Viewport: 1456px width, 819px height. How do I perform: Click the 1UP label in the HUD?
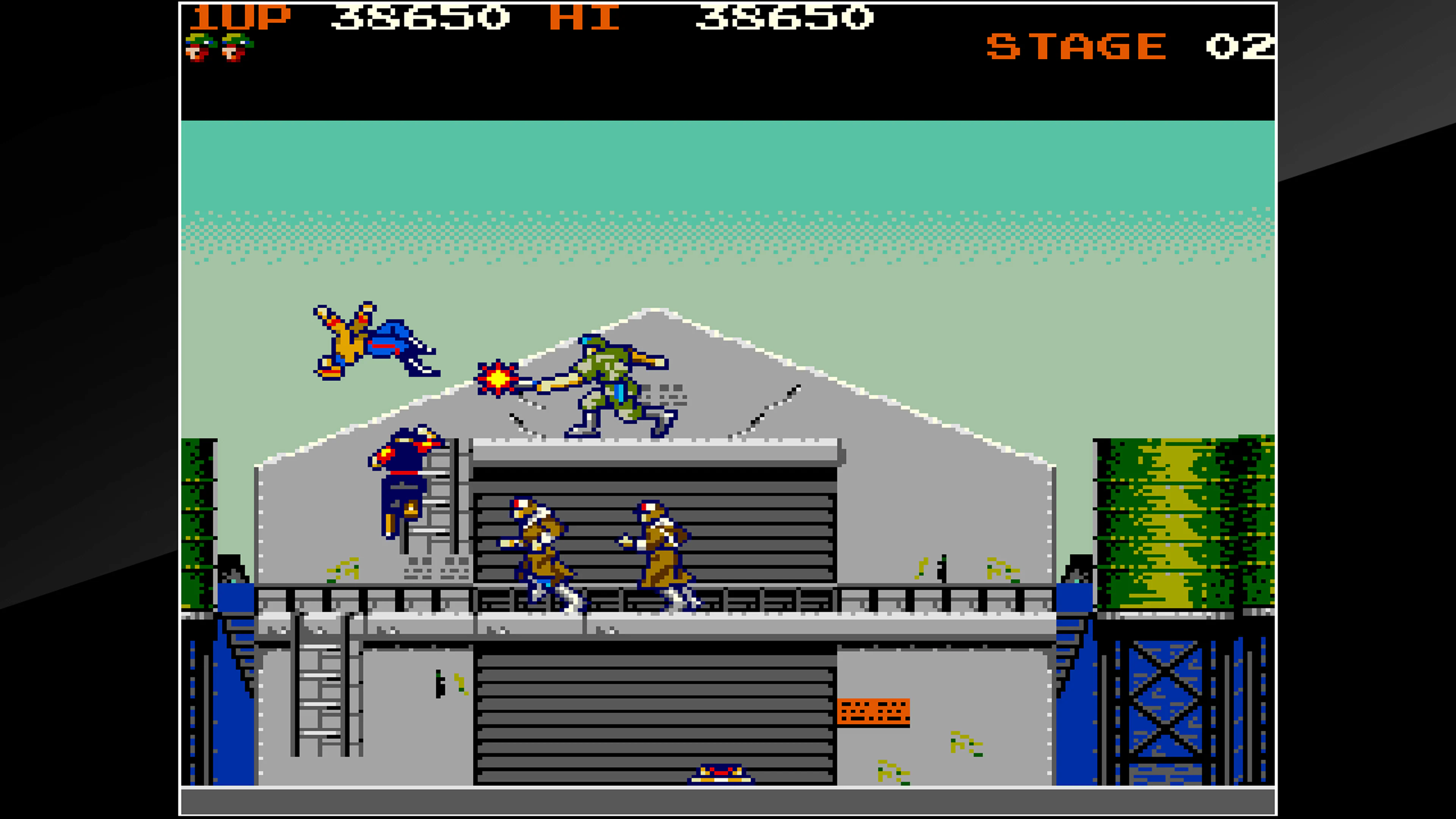tap(240, 19)
